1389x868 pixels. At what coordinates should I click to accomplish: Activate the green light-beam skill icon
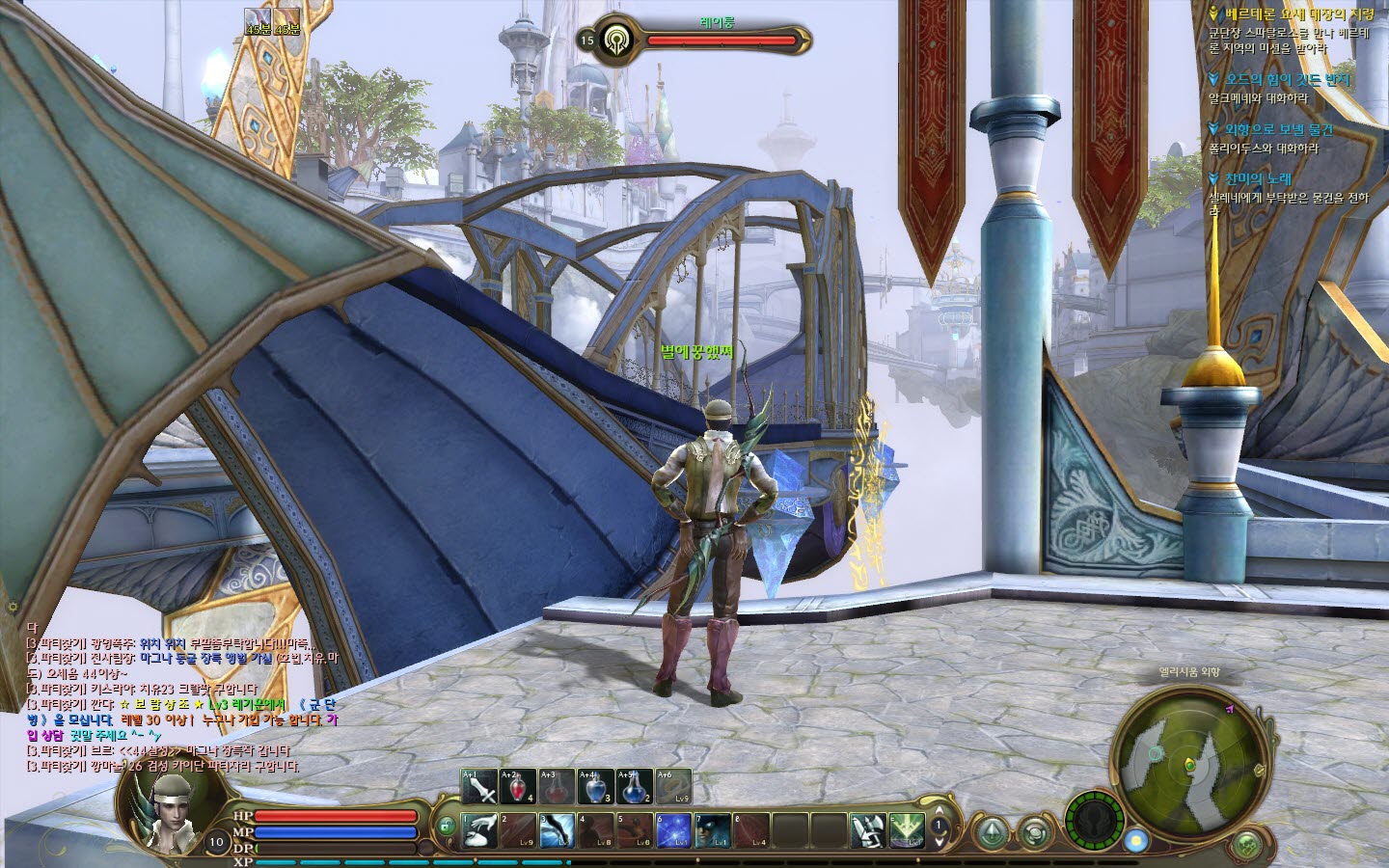tap(907, 830)
